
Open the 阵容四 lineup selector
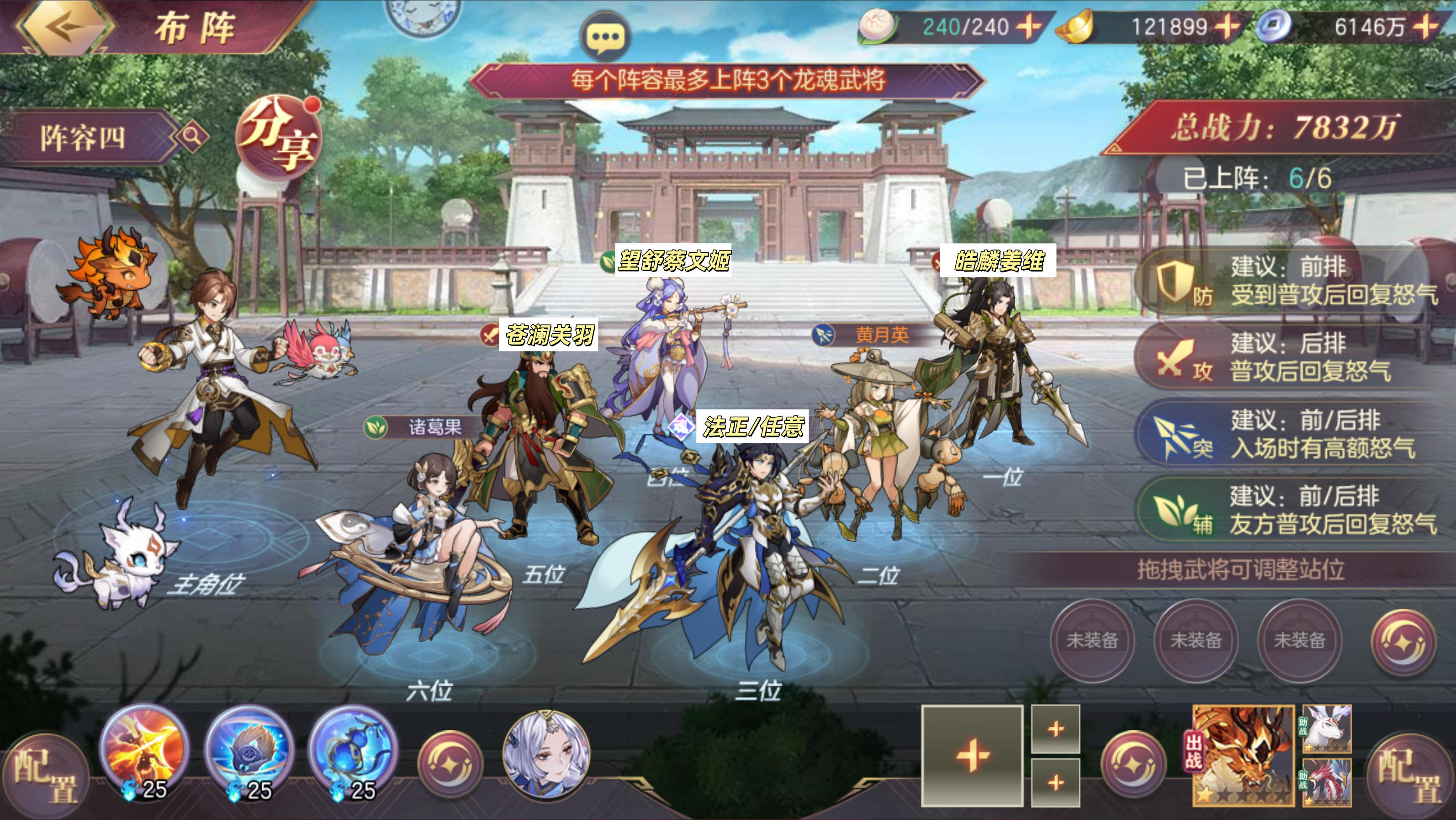tap(85, 138)
